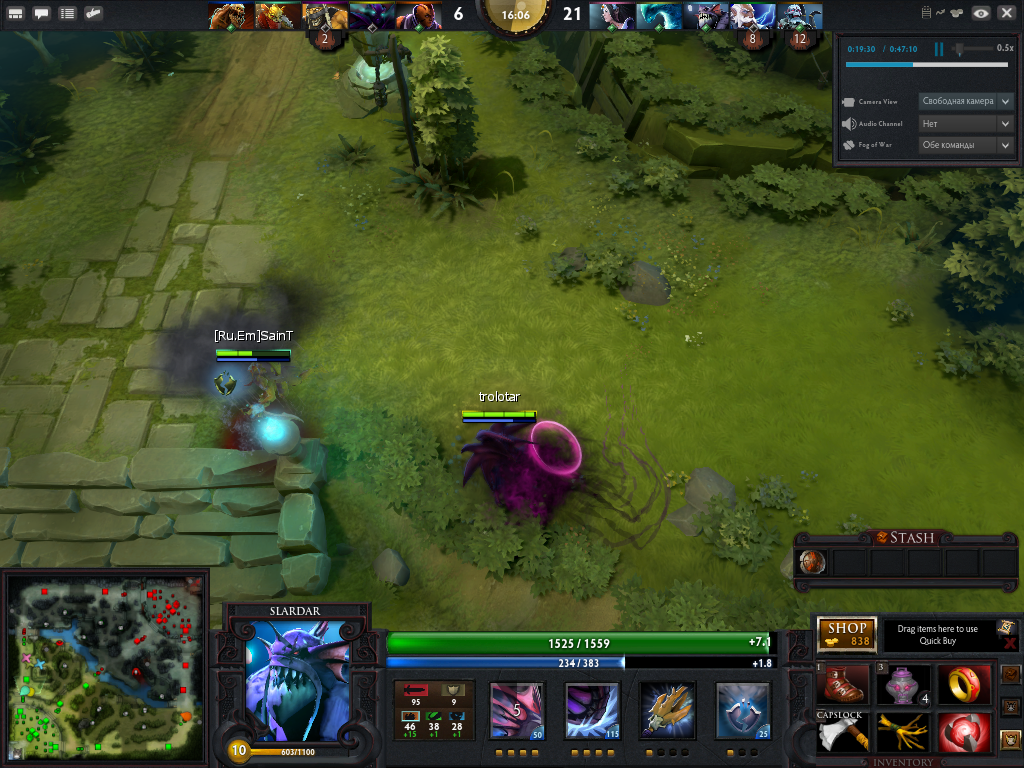Select the red and gold ring item
The height and width of the screenshot is (768, 1024).
(x=964, y=686)
